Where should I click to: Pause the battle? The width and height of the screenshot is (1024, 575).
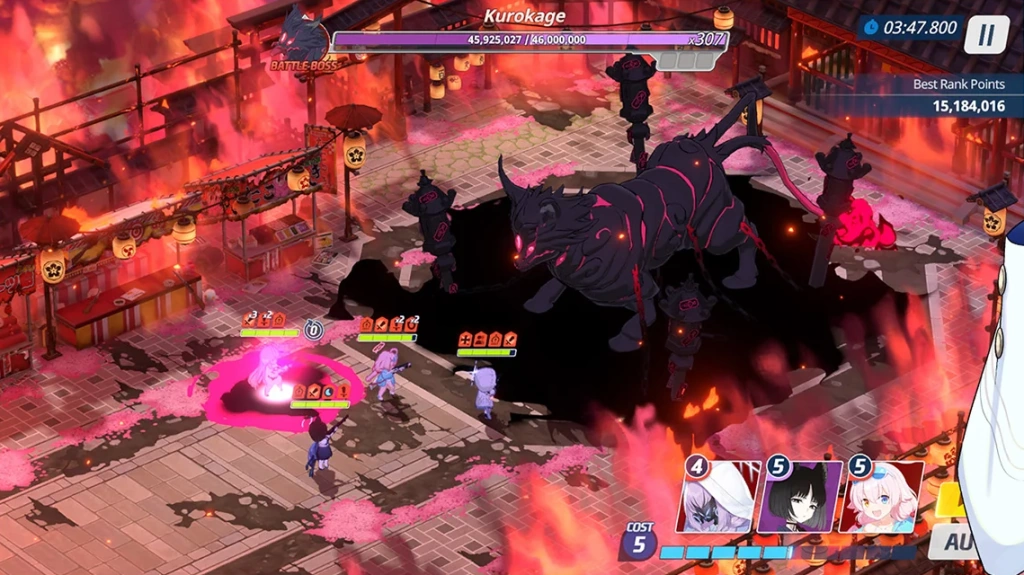pos(986,34)
